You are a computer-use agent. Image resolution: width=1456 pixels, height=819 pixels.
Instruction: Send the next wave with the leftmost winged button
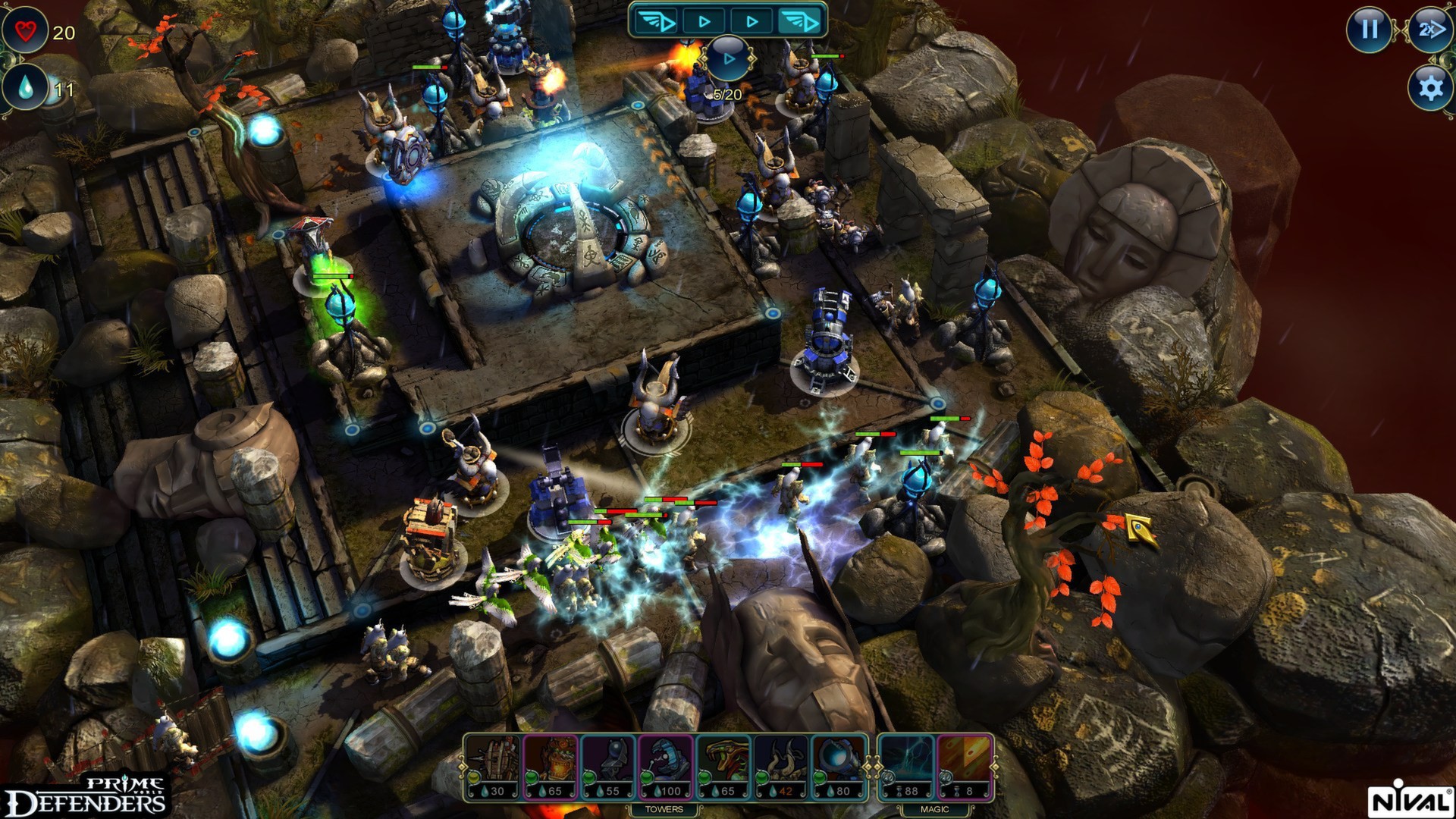656,20
